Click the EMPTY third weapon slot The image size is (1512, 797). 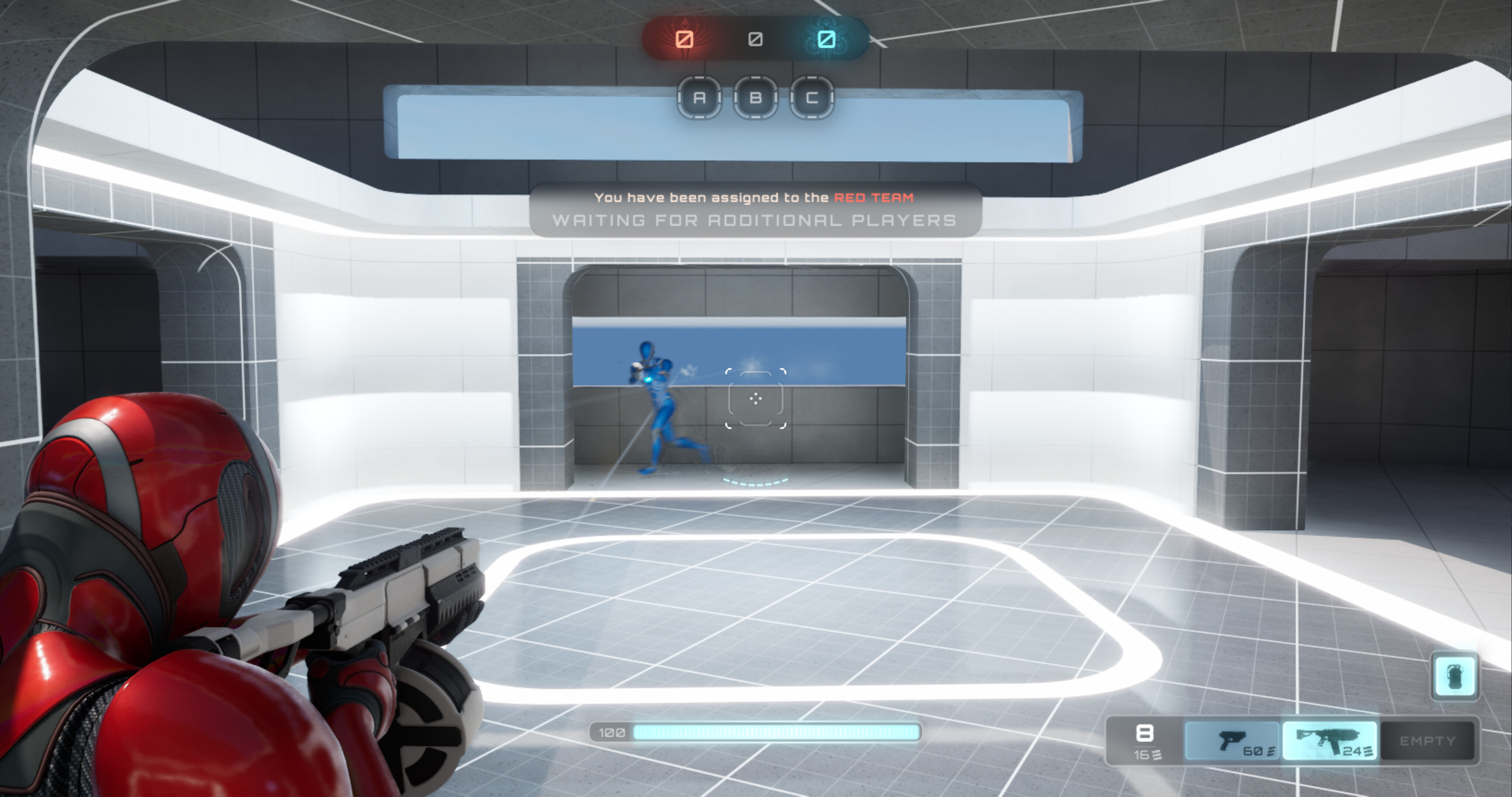1428,741
